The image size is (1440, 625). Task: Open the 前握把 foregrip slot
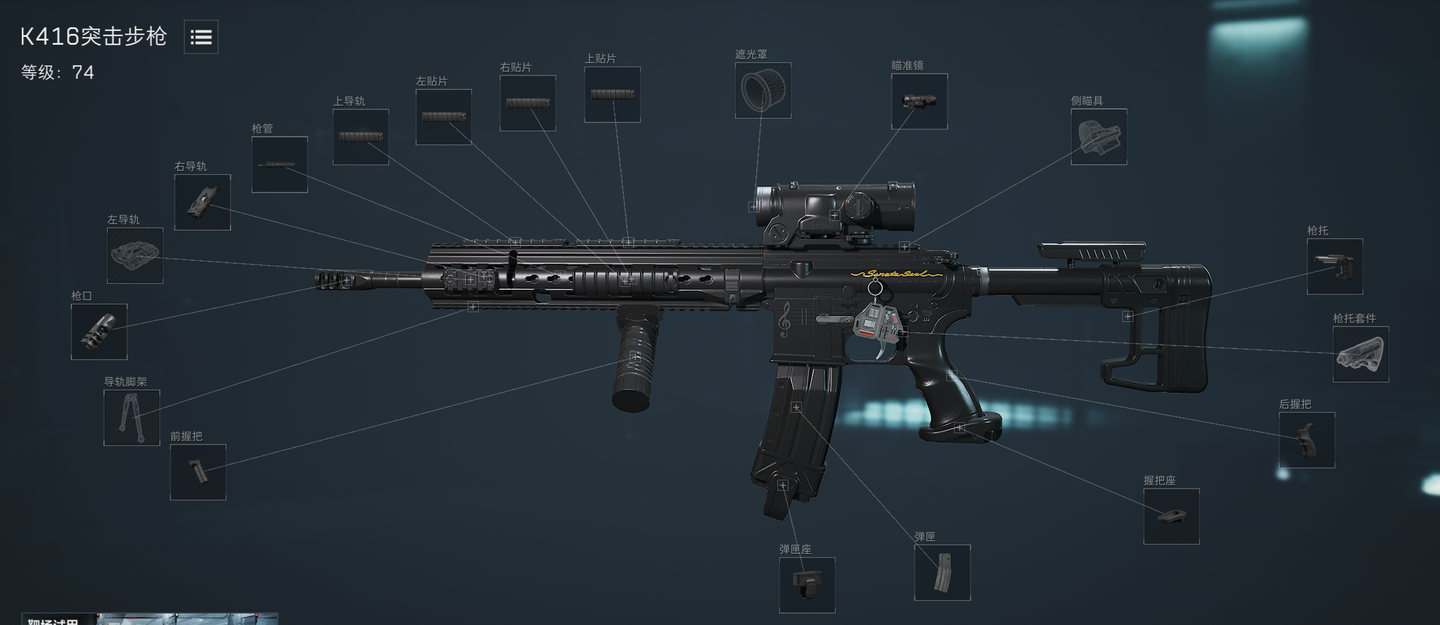point(198,472)
